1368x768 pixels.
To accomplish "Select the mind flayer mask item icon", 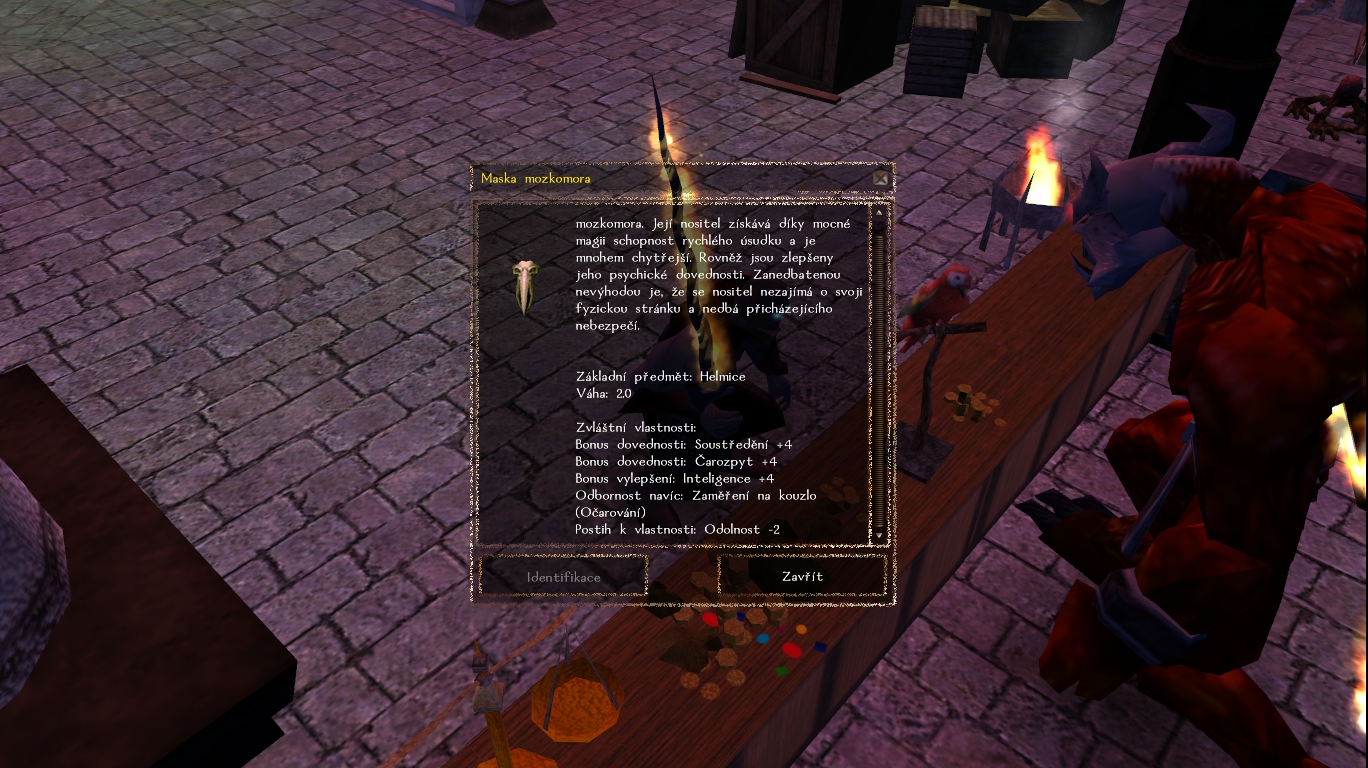I will pyautogui.click(x=526, y=287).
